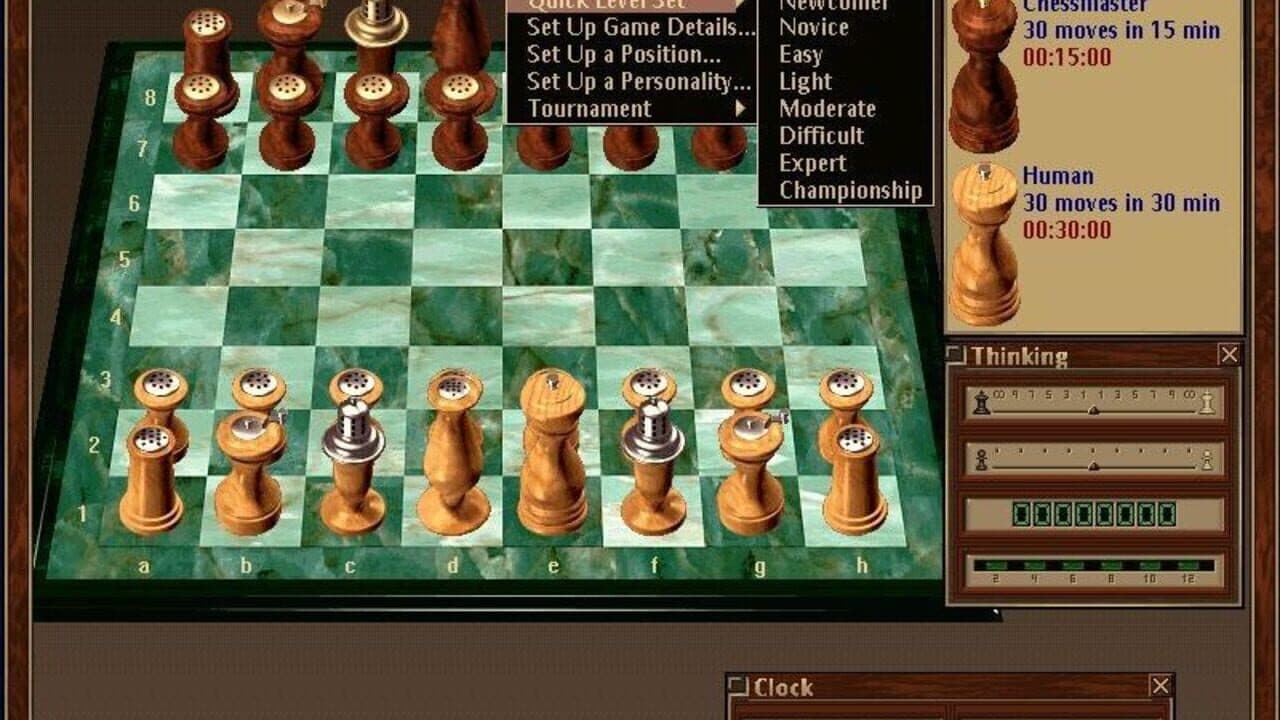Image resolution: width=1280 pixels, height=720 pixels.
Task: Click the white pawn icon beside Human
Action: [985, 230]
